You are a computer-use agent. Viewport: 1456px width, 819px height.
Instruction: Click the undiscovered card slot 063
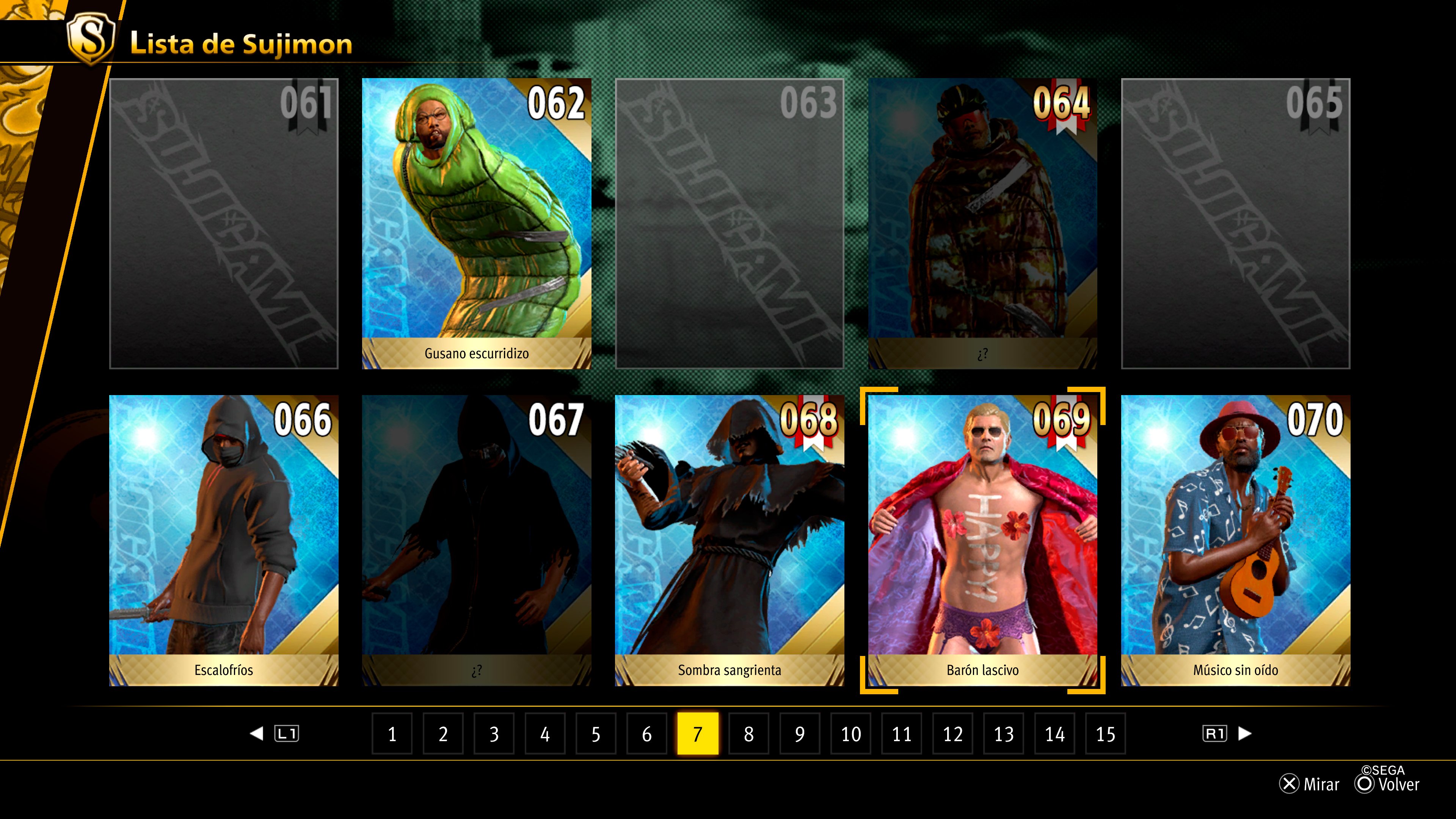[x=729, y=223]
